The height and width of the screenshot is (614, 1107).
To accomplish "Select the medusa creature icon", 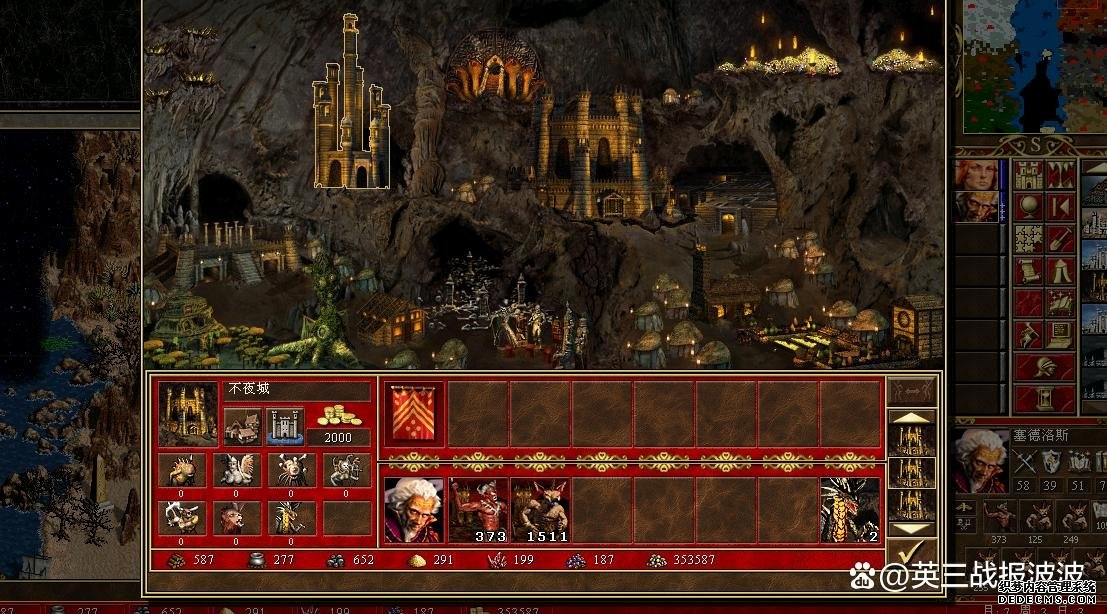I will coord(346,470).
